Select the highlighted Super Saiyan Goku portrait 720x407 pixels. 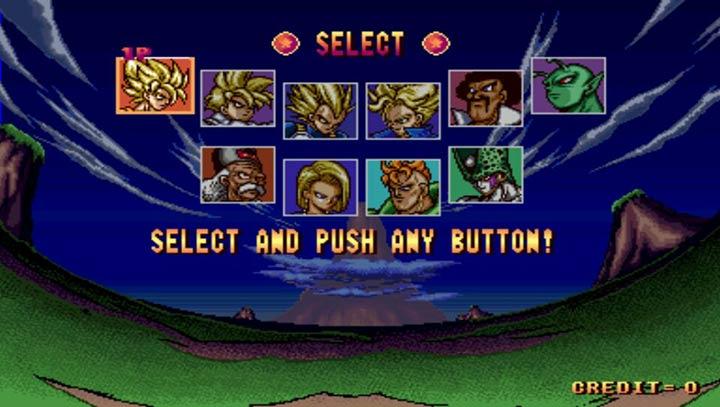pos(155,84)
